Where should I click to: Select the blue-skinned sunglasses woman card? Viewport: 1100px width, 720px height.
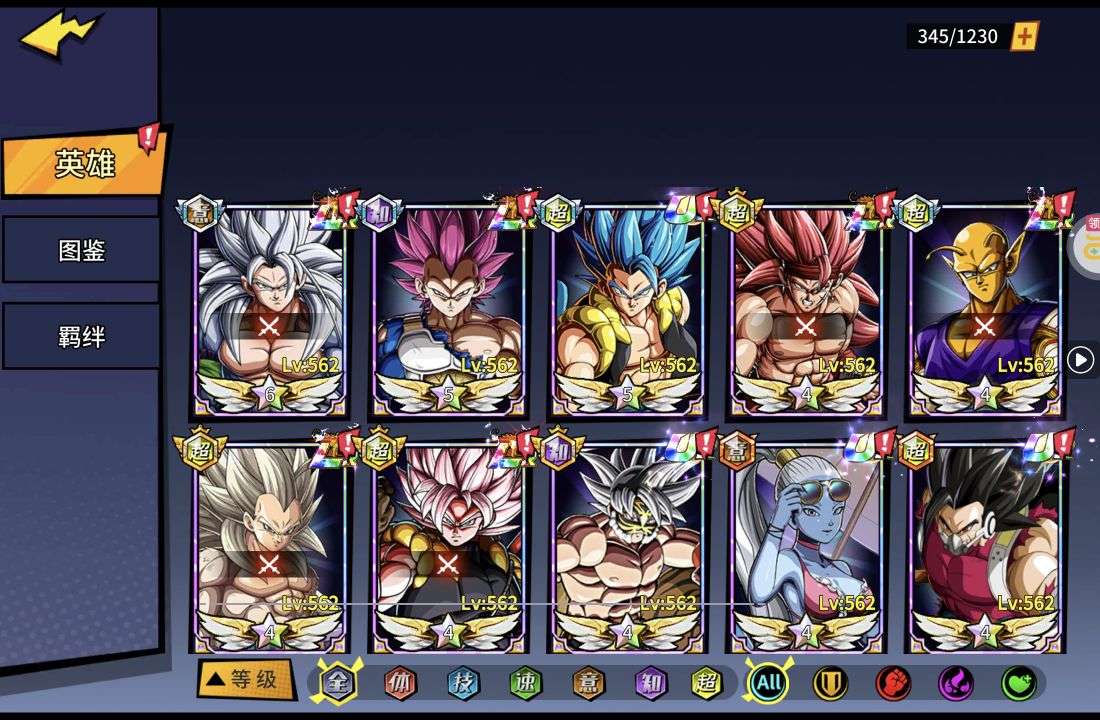coord(806,548)
